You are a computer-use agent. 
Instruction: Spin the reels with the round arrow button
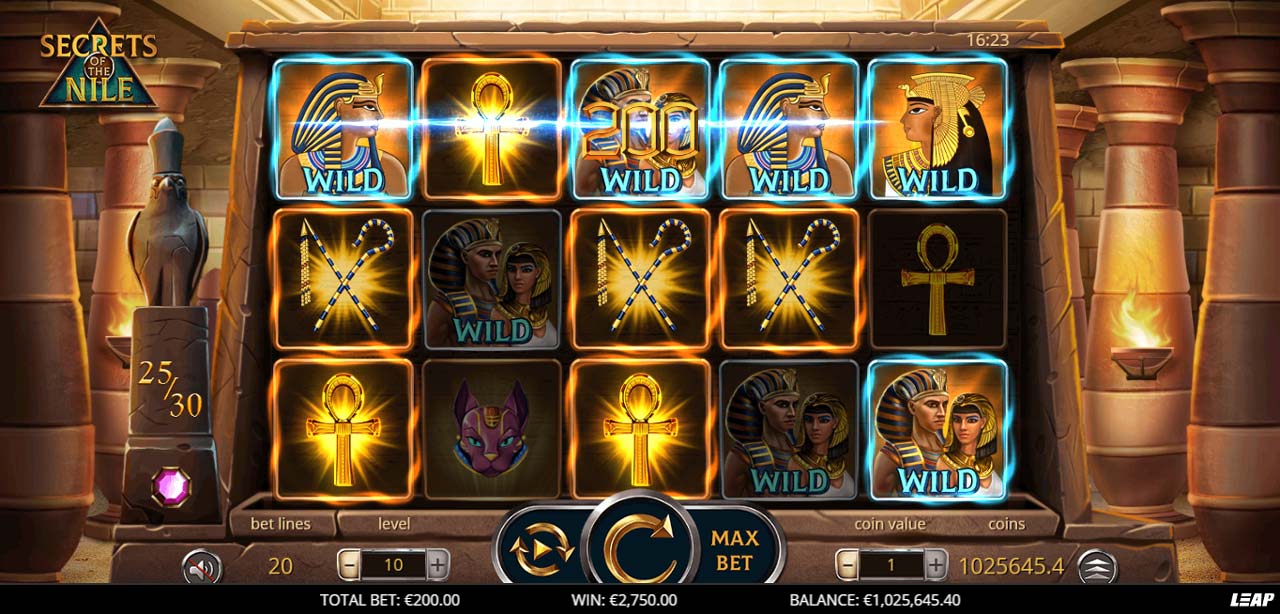pyautogui.click(x=639, y=549)
